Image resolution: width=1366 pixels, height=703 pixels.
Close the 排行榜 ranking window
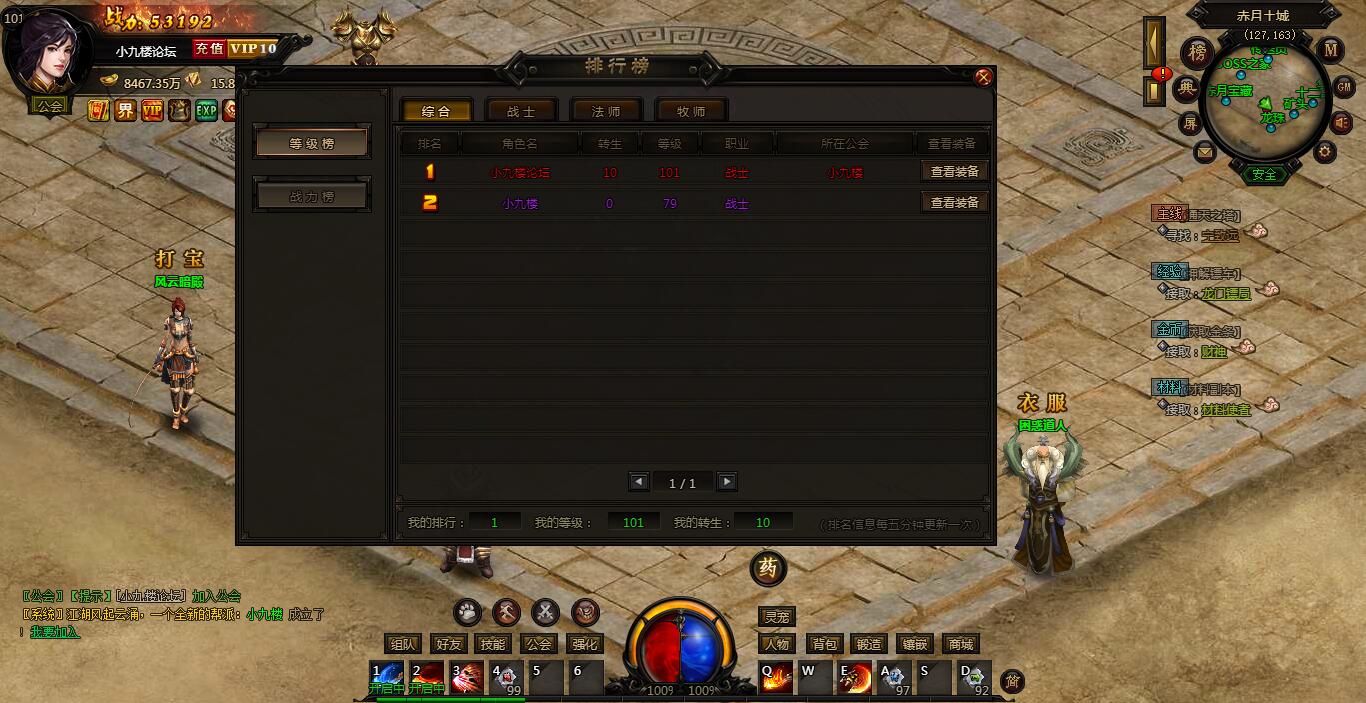pyautogui.click(x=983, y=77)
